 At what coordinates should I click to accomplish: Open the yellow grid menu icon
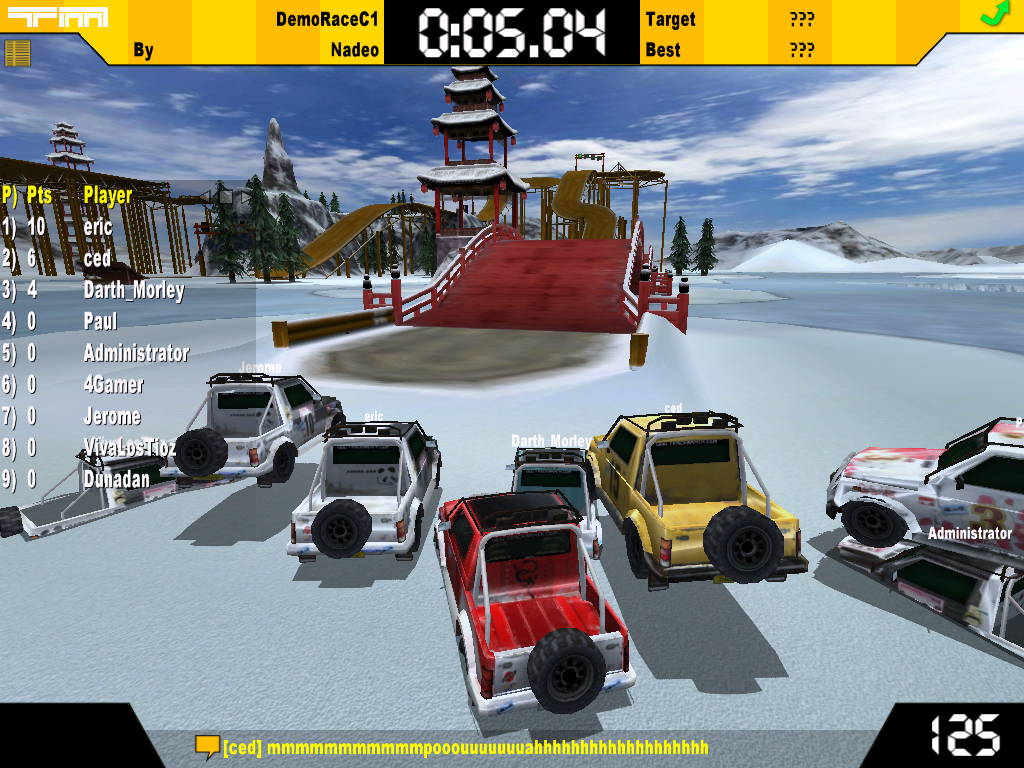[18, 52]
